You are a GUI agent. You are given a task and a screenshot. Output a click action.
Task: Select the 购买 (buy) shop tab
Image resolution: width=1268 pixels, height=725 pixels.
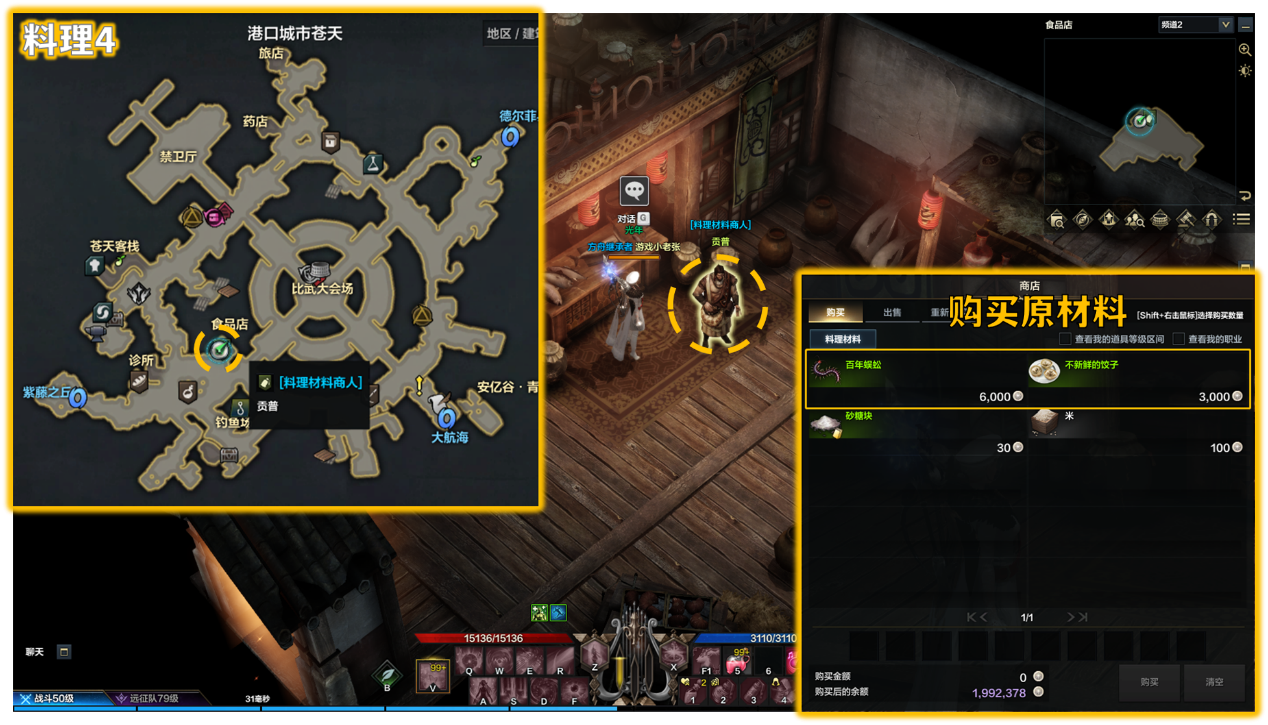[x=835, y=313]
